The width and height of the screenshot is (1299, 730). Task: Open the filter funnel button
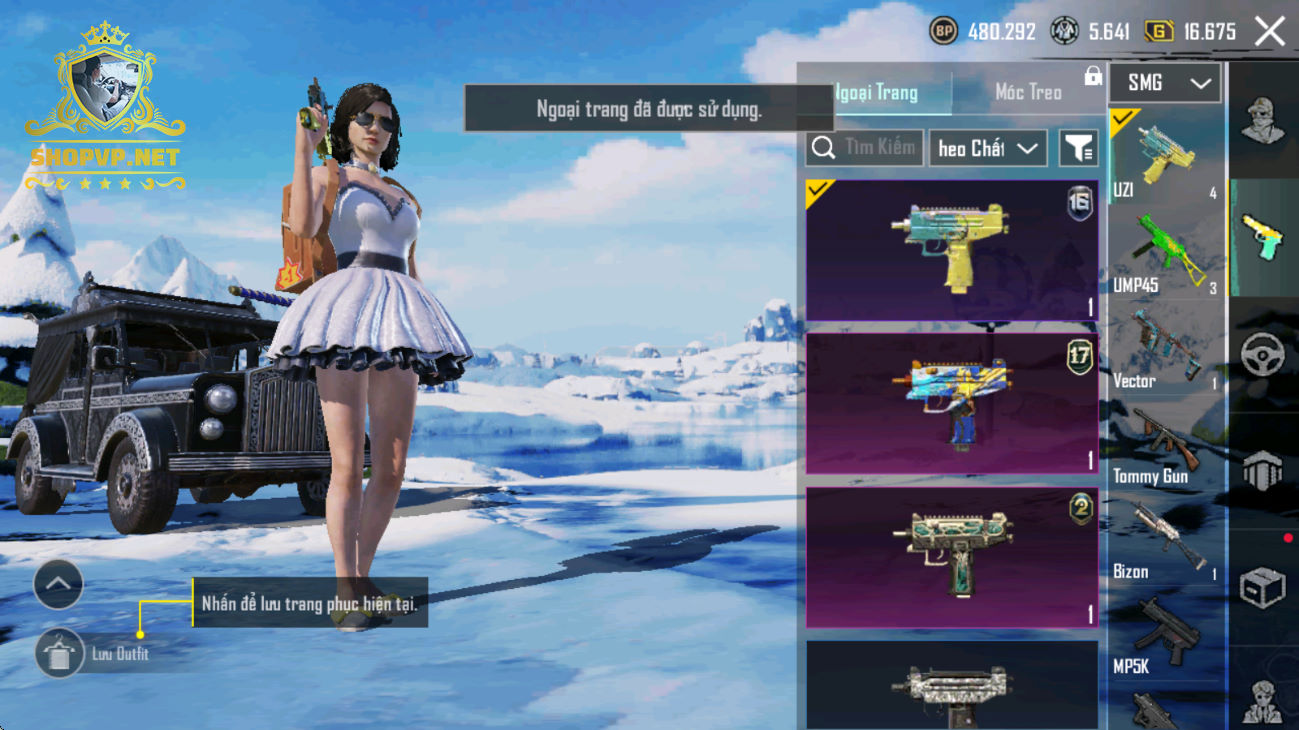coord(1078,149)
